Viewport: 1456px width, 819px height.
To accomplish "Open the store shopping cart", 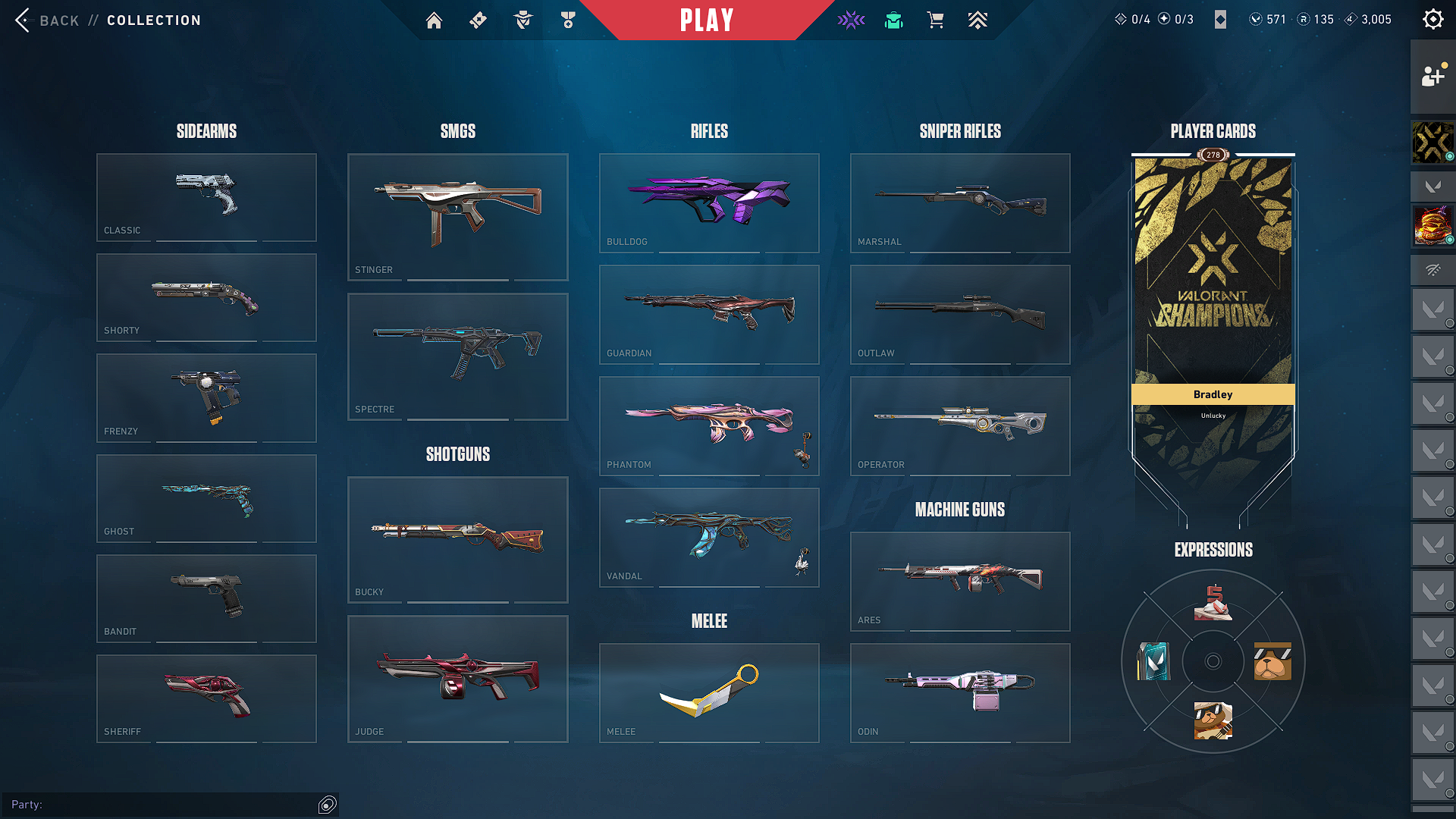I will 936,20.
